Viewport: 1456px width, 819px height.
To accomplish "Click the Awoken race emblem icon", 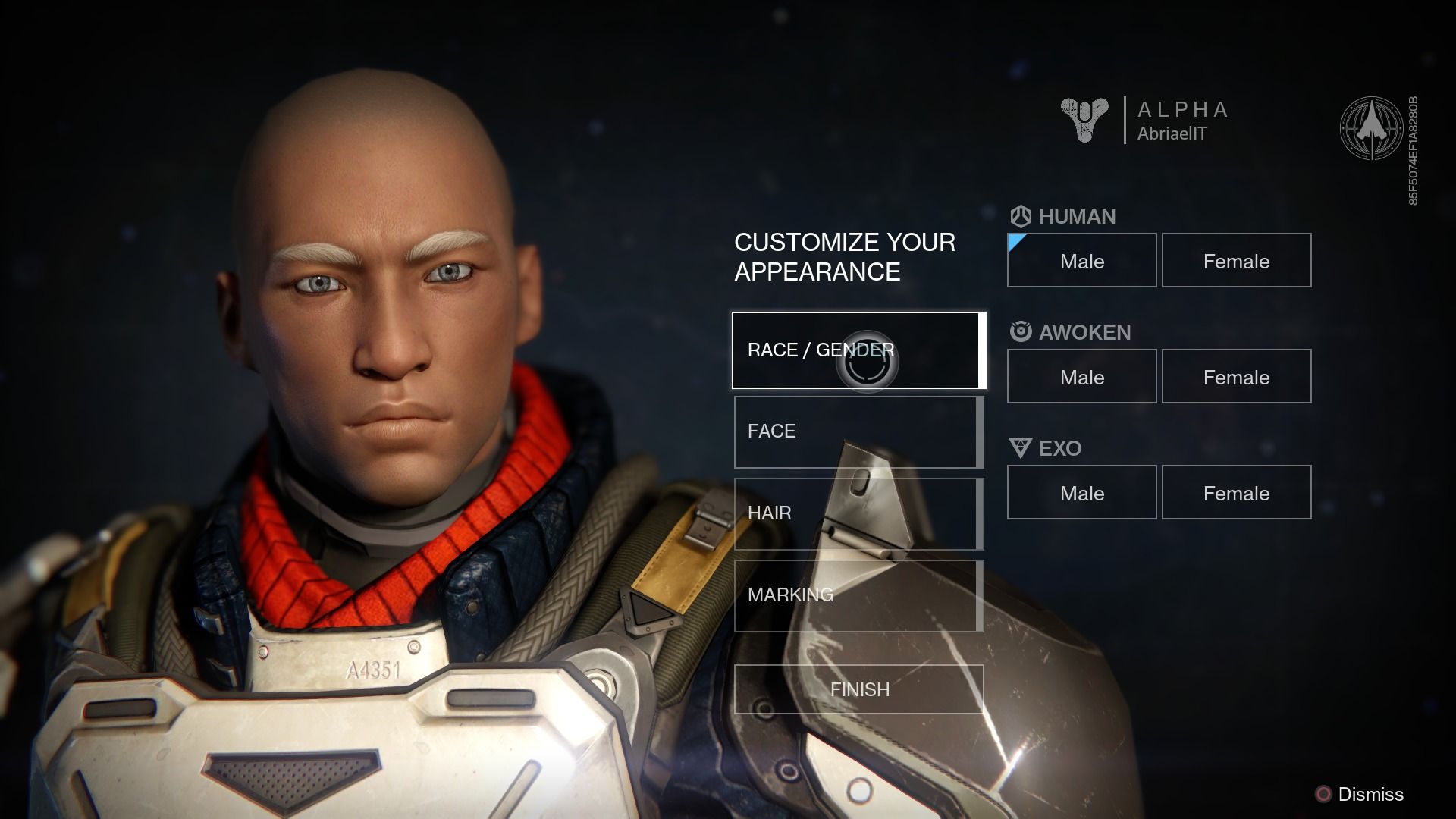I will tap(1020, 332).
